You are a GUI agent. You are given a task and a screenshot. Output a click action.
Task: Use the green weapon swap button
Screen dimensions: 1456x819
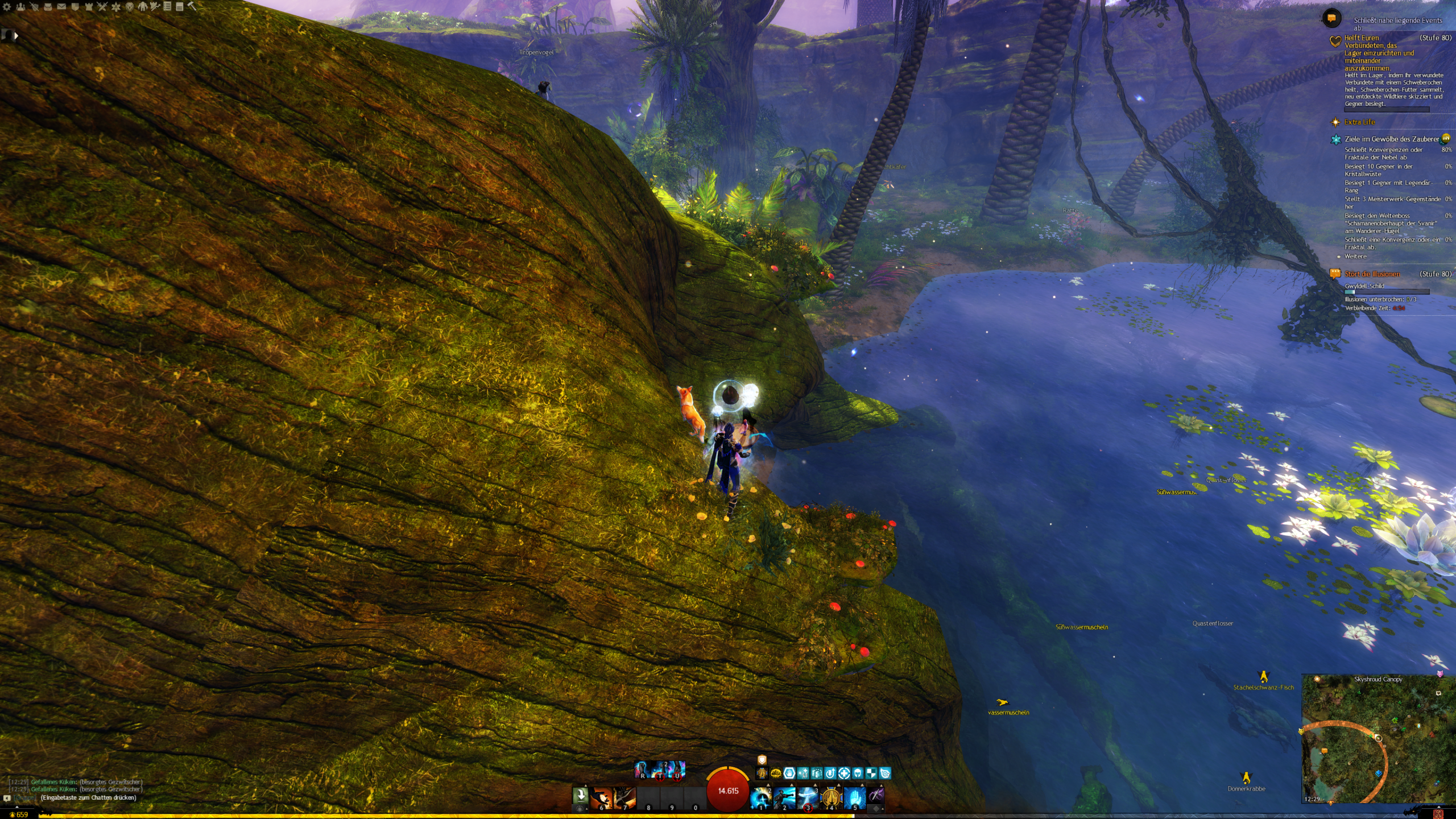point(580,795)
